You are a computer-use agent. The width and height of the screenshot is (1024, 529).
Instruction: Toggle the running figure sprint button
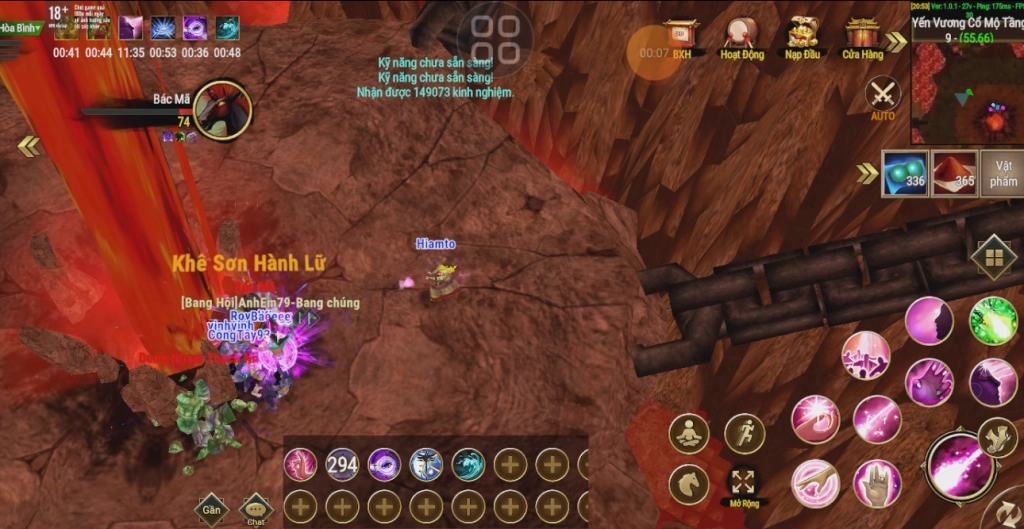click(744, 434)
